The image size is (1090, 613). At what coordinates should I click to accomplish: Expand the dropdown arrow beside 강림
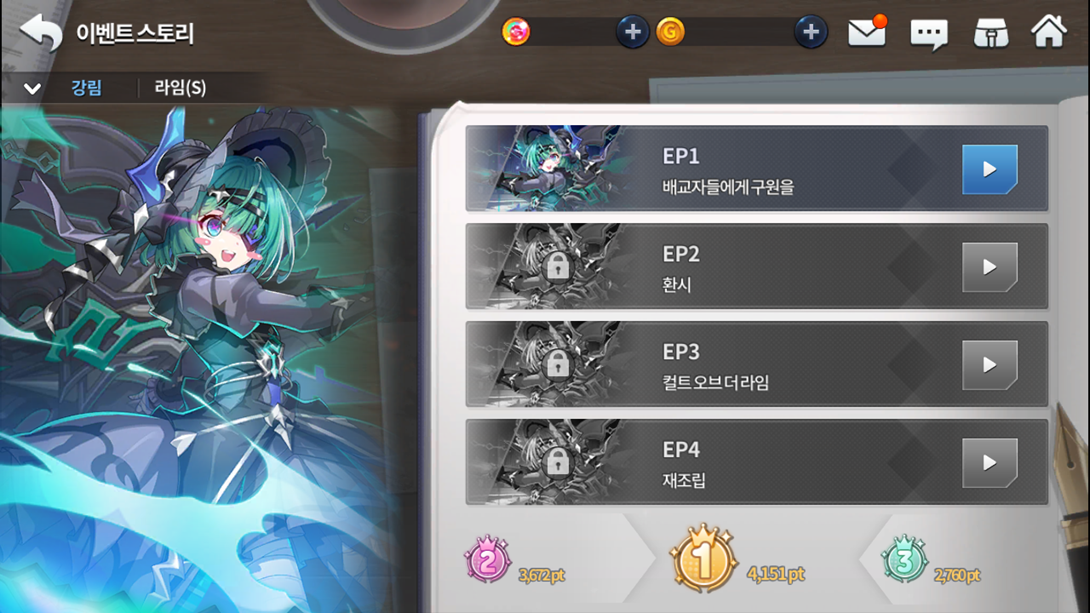pyautogui.click(x=32, y=89)
